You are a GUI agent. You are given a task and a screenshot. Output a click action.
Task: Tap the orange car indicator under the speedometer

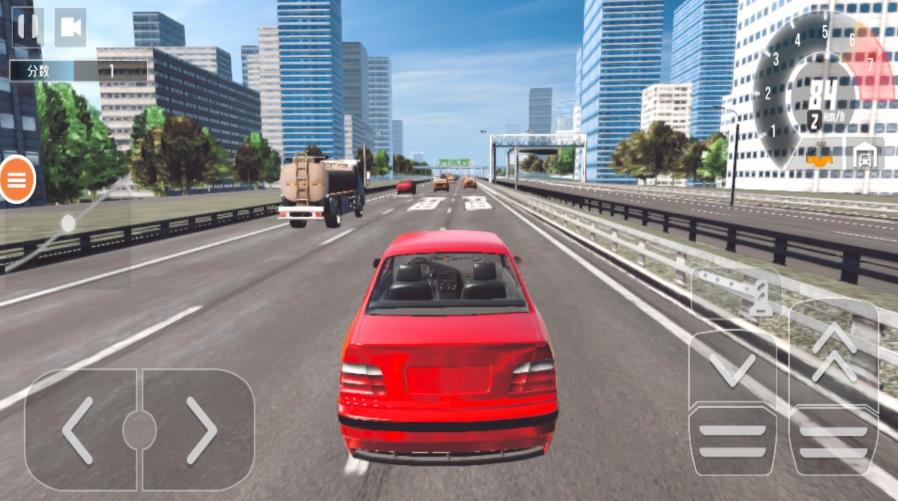tap(819, 156)
